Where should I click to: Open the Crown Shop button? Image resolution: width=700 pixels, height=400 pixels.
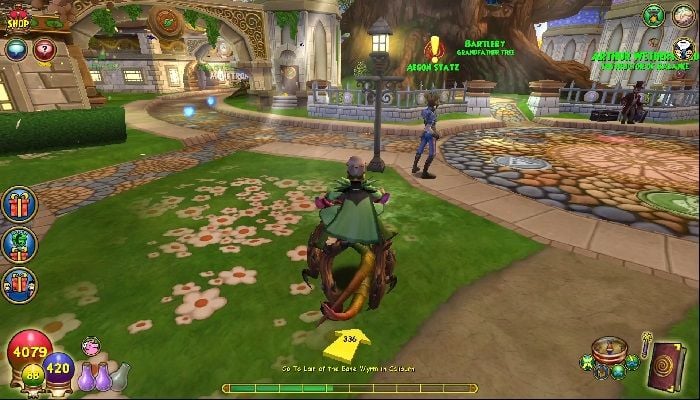pyautogui.click(x=18, y=17)
